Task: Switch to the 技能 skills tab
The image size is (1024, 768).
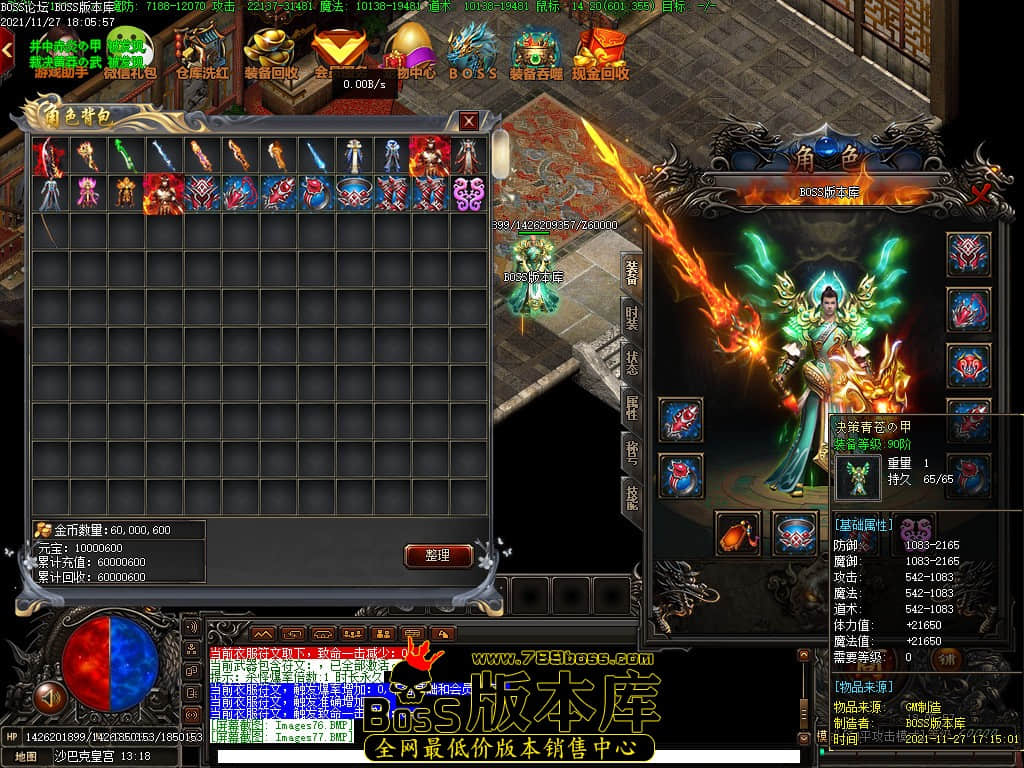Action: point(632,495)
